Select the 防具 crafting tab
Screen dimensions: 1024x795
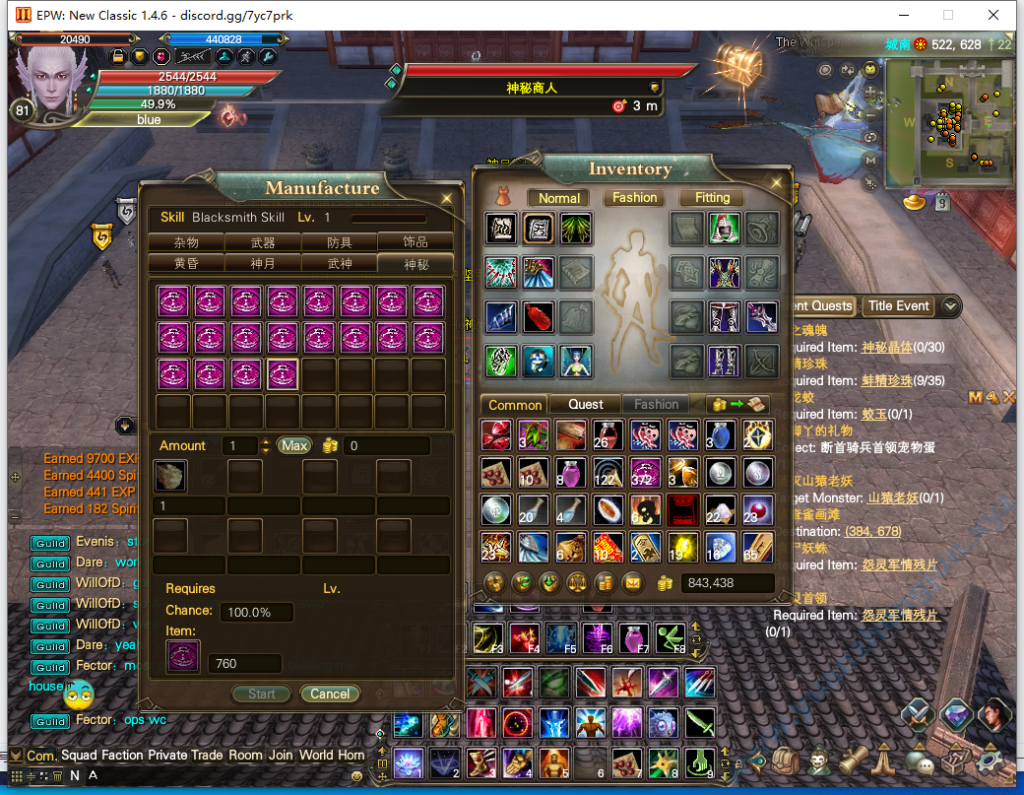click(339, 242)
